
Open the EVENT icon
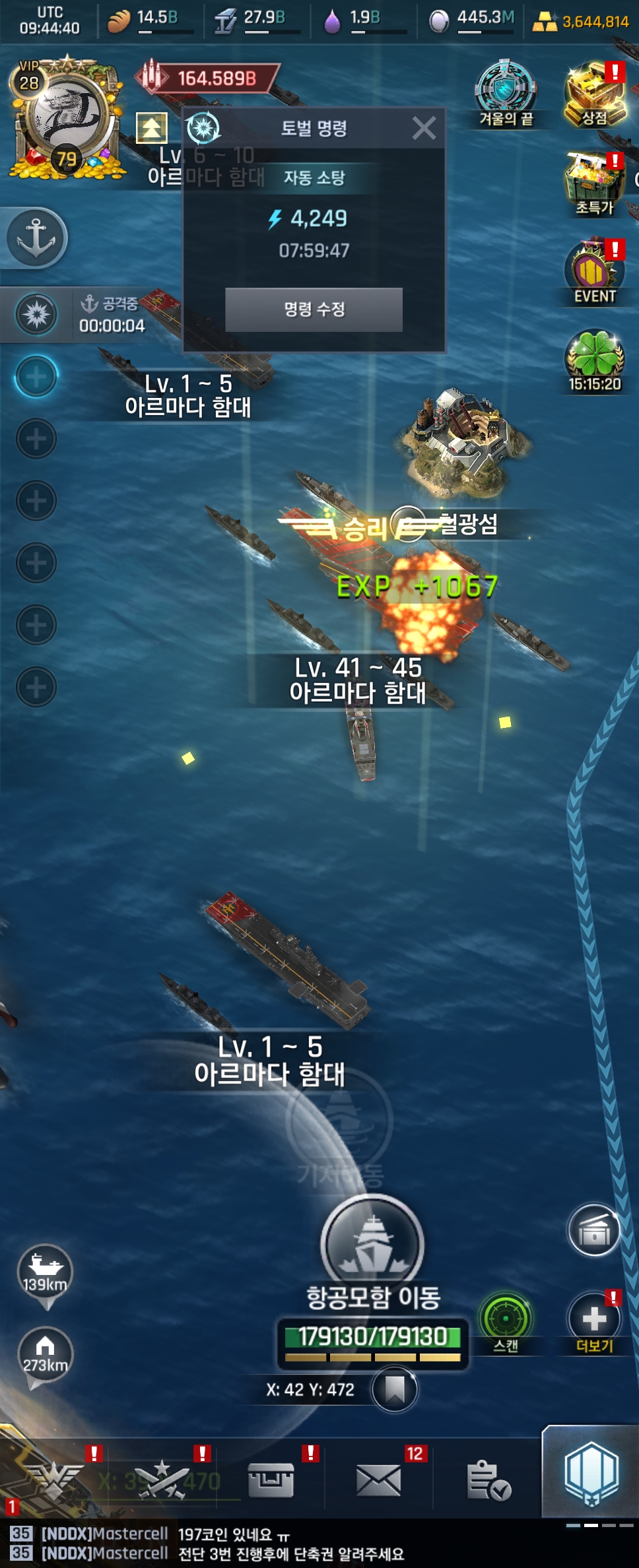[x=594, y=272]
